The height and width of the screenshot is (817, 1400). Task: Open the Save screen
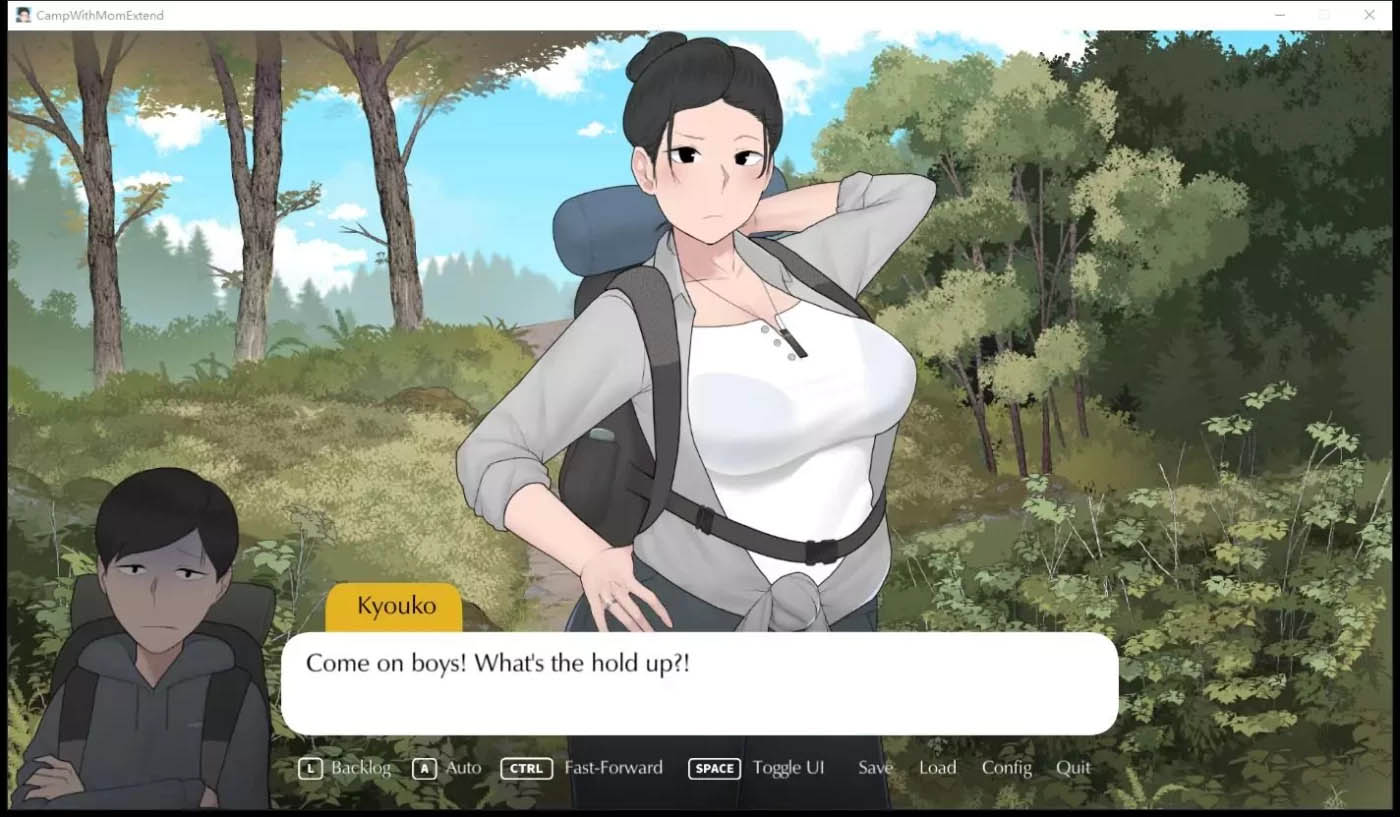875,768
